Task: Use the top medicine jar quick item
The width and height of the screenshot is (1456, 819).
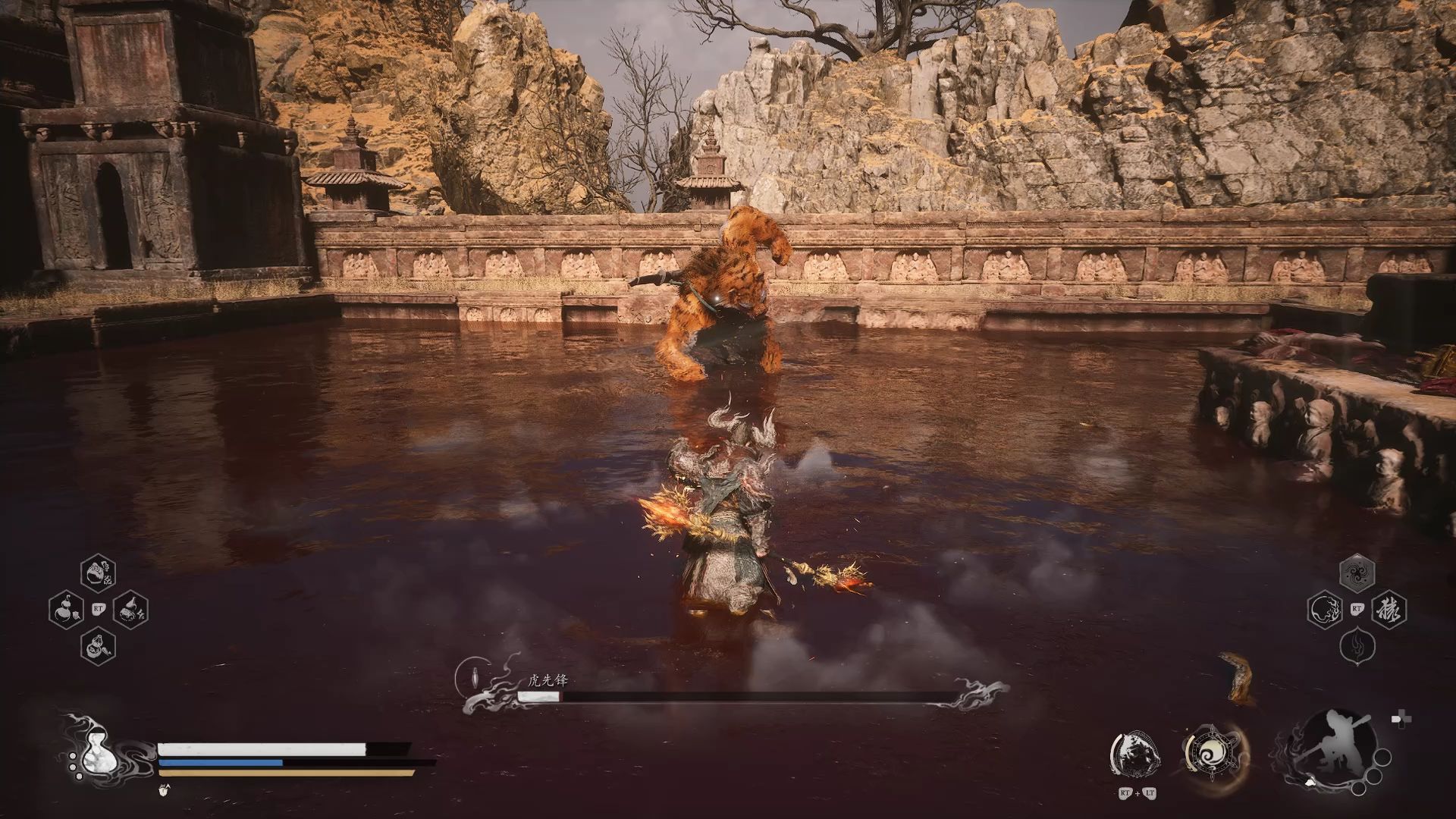Action: (98, 574)
